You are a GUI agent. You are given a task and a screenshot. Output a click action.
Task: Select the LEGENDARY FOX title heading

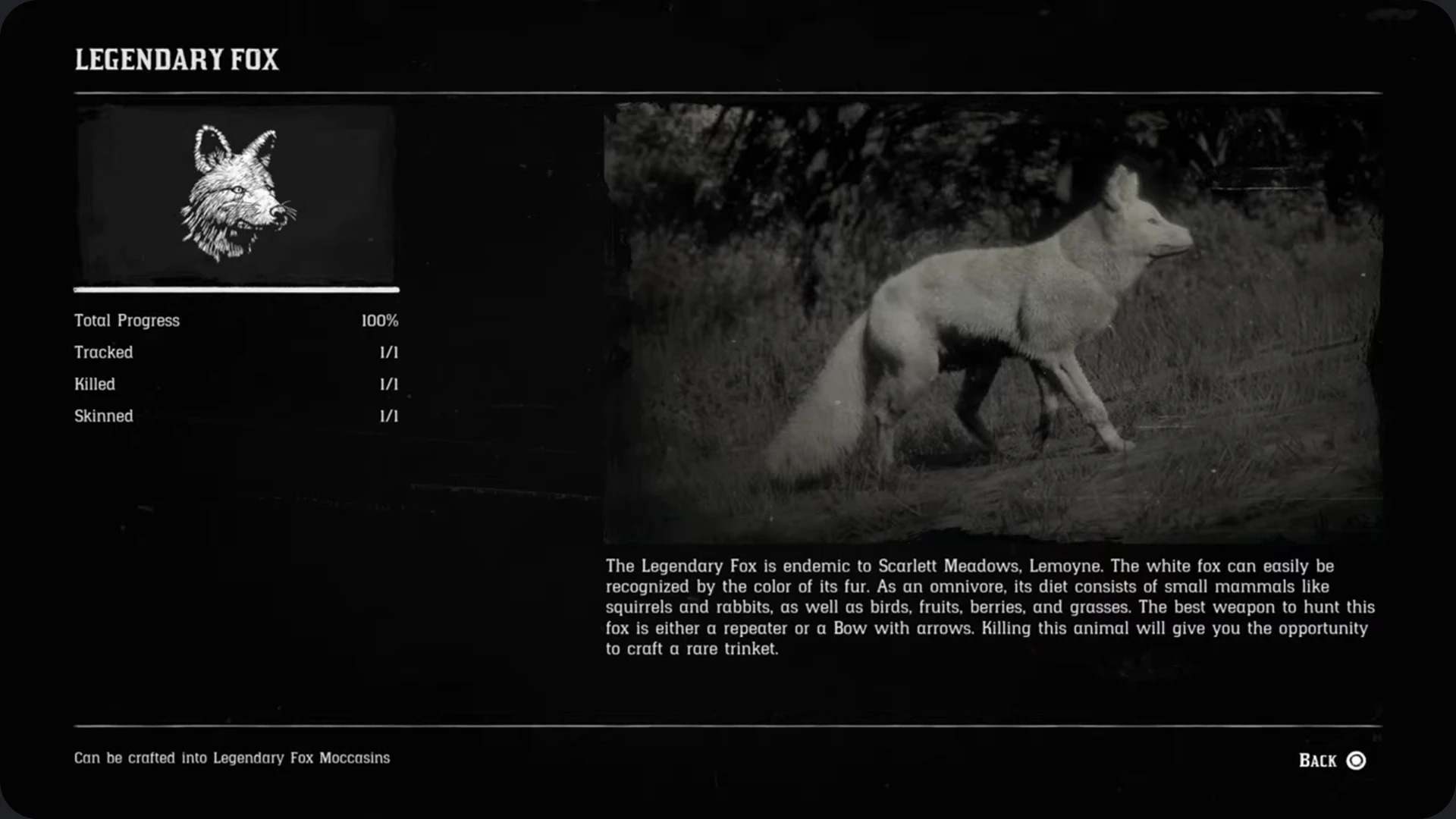coord(177,59)
